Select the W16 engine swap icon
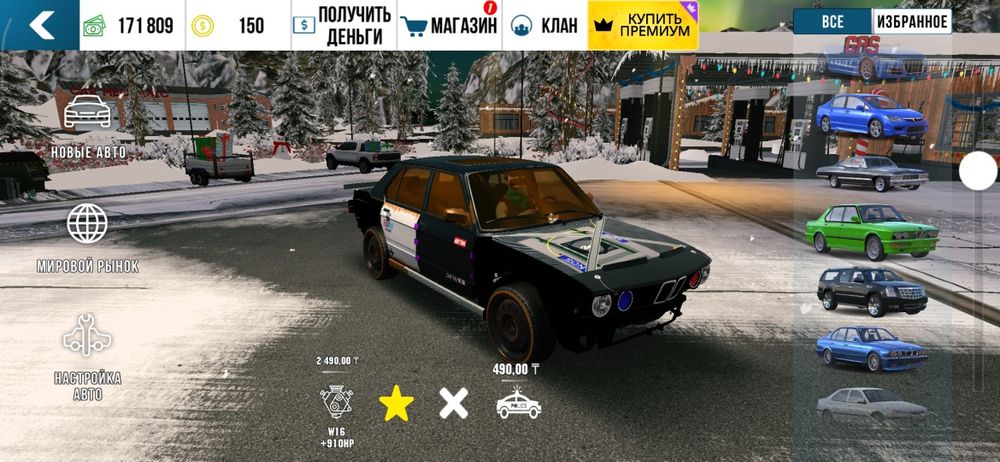 tap(336, 401)
